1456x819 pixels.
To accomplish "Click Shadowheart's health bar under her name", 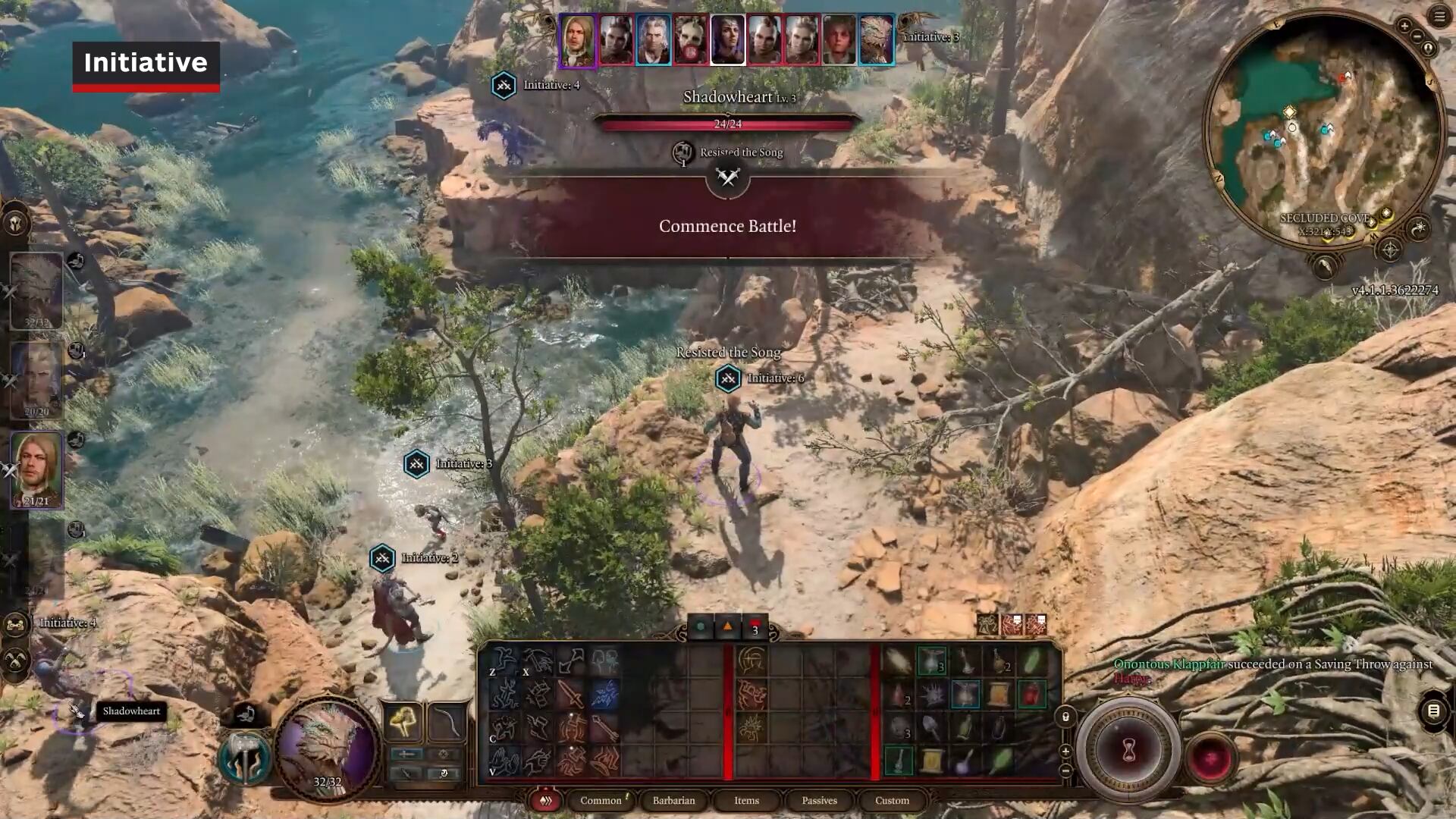I will click(x=728, y=124).
